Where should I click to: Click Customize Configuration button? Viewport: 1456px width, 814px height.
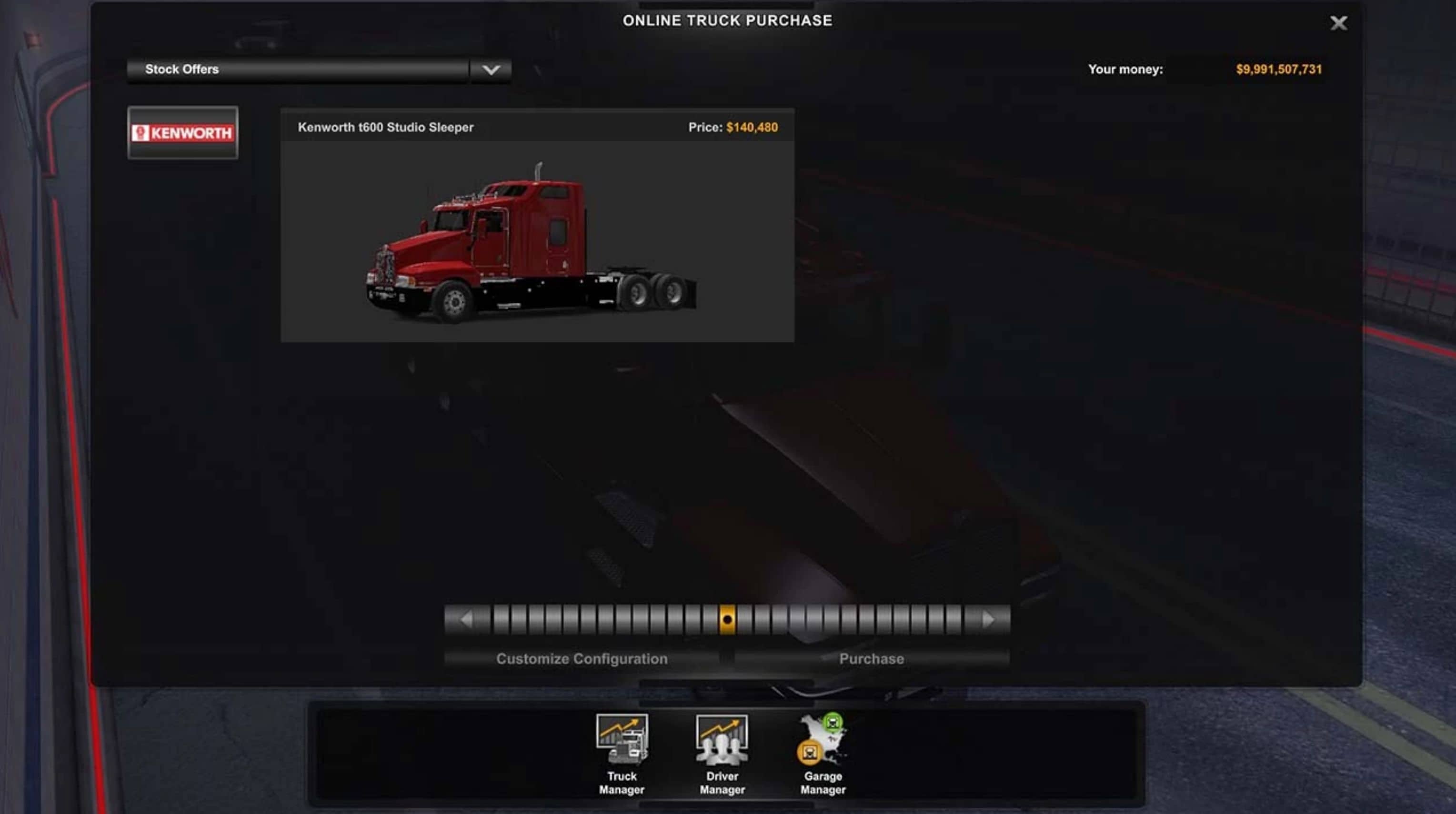point(582,659)
